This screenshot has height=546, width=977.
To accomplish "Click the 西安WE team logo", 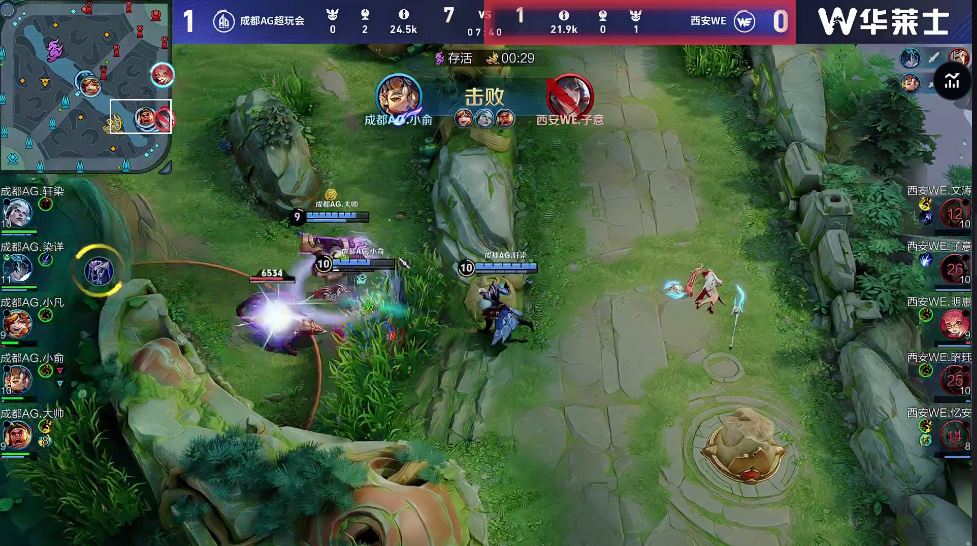I will [x=744, y=22].
